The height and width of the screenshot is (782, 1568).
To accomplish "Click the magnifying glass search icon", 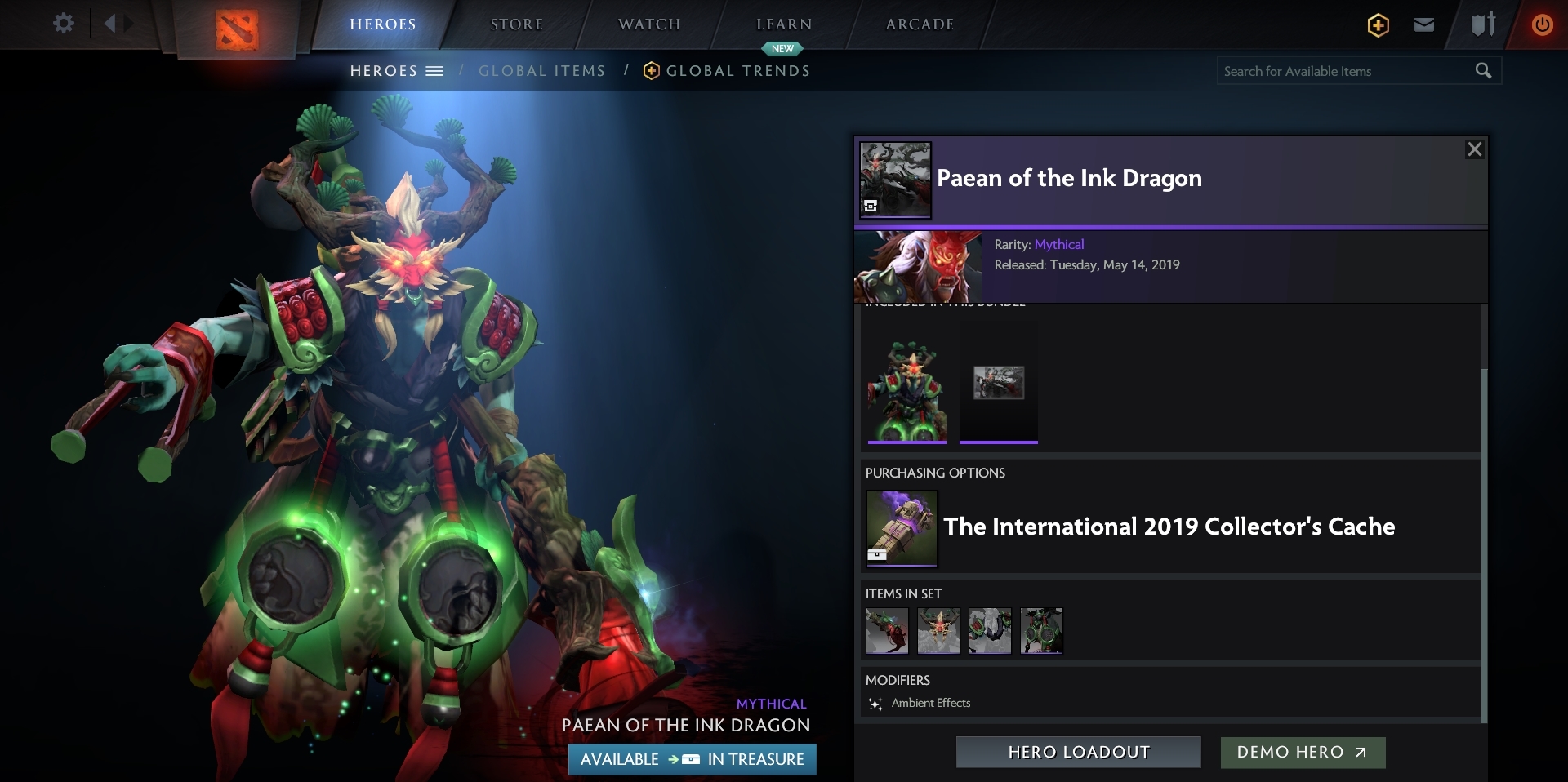I will click(1483, 71).
